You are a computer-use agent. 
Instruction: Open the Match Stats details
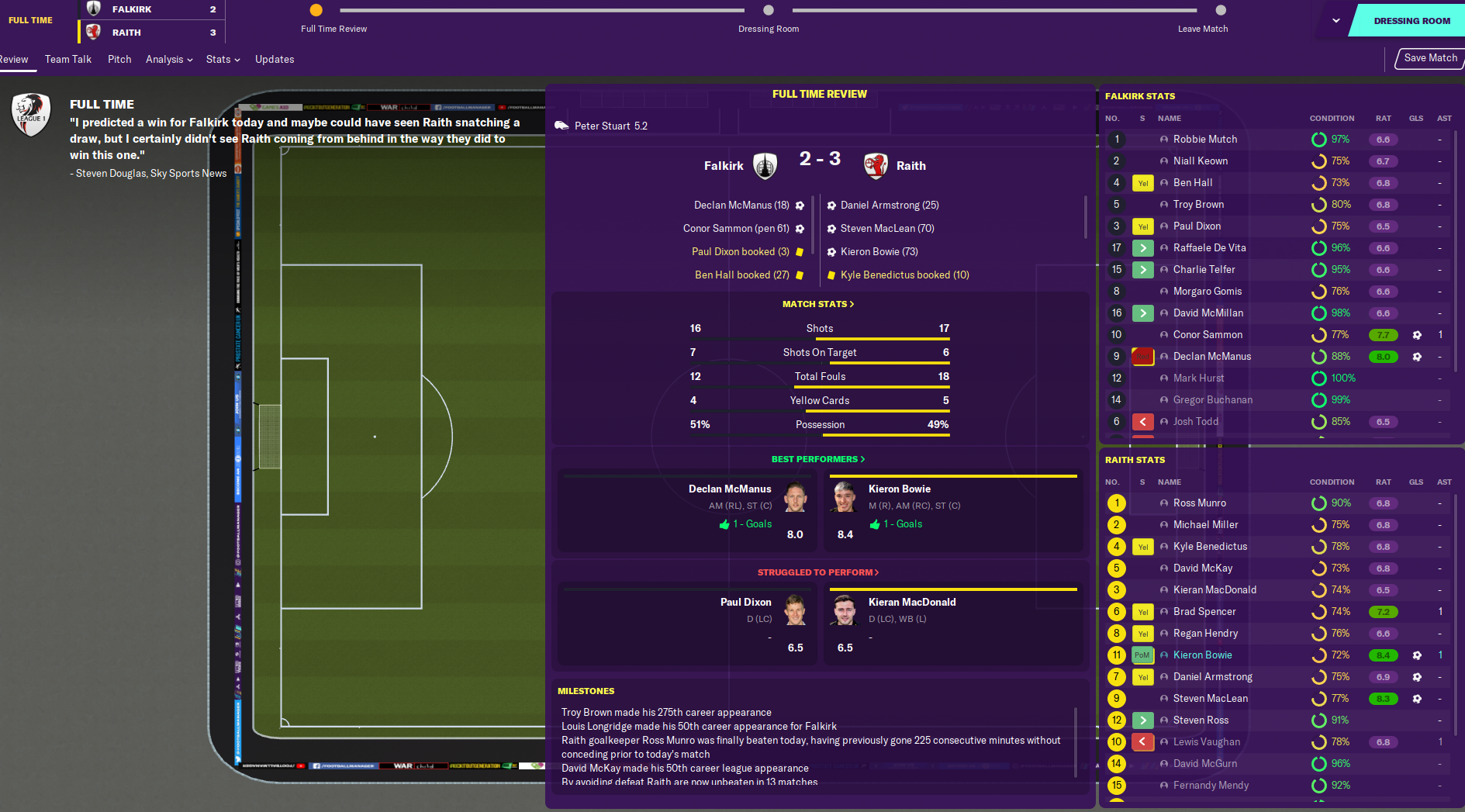click(x=818, y=304)
